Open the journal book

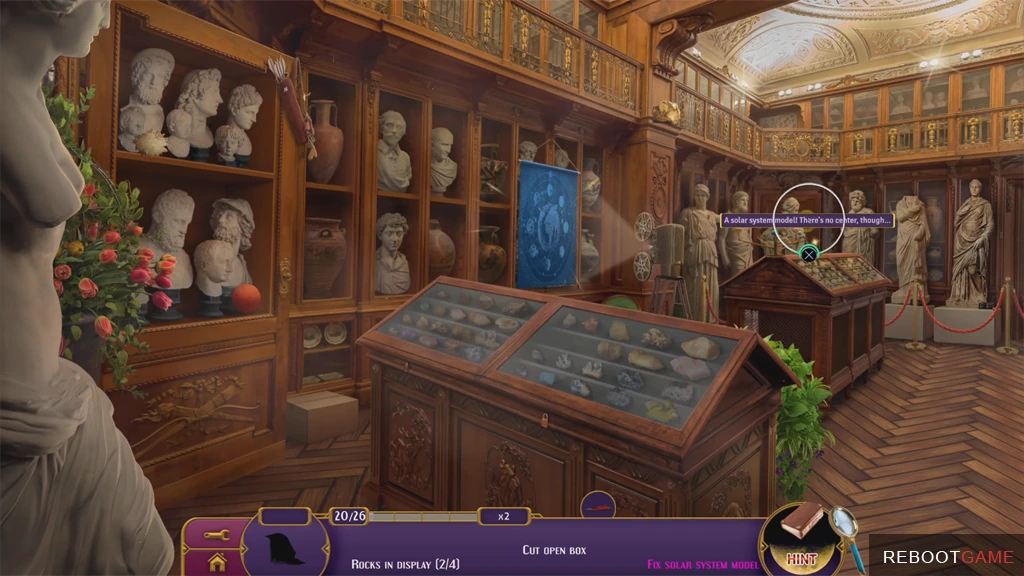tap(802, 519)
